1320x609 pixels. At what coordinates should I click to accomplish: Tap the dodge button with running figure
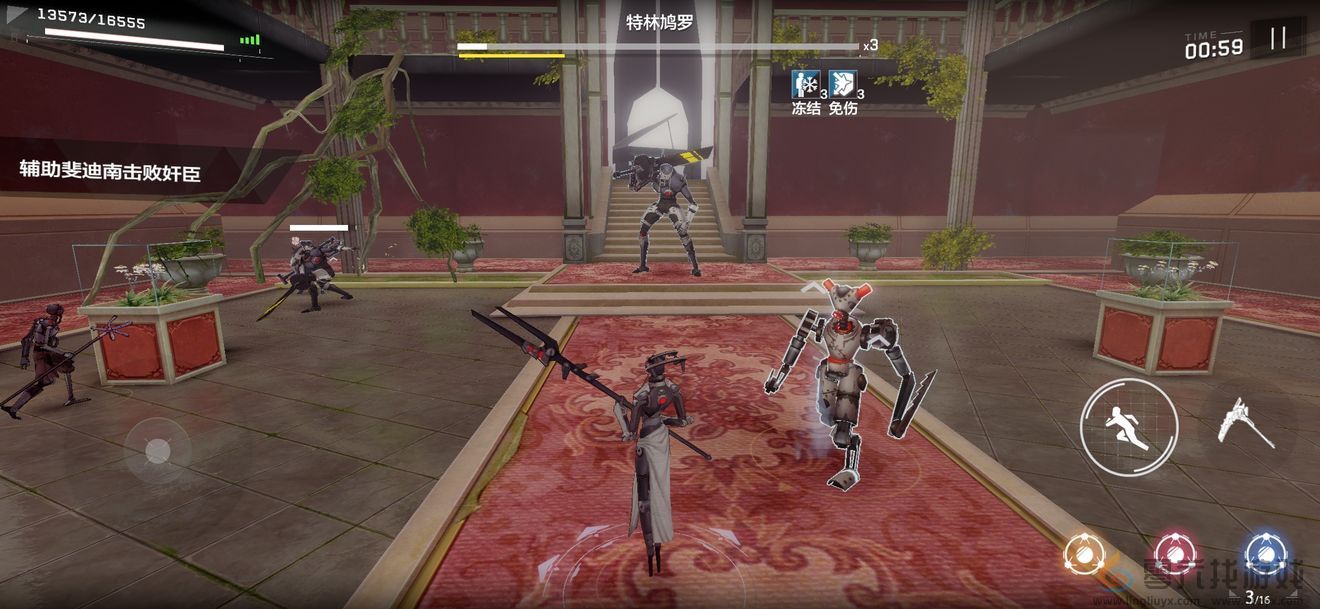click(x=1128, y=427)
